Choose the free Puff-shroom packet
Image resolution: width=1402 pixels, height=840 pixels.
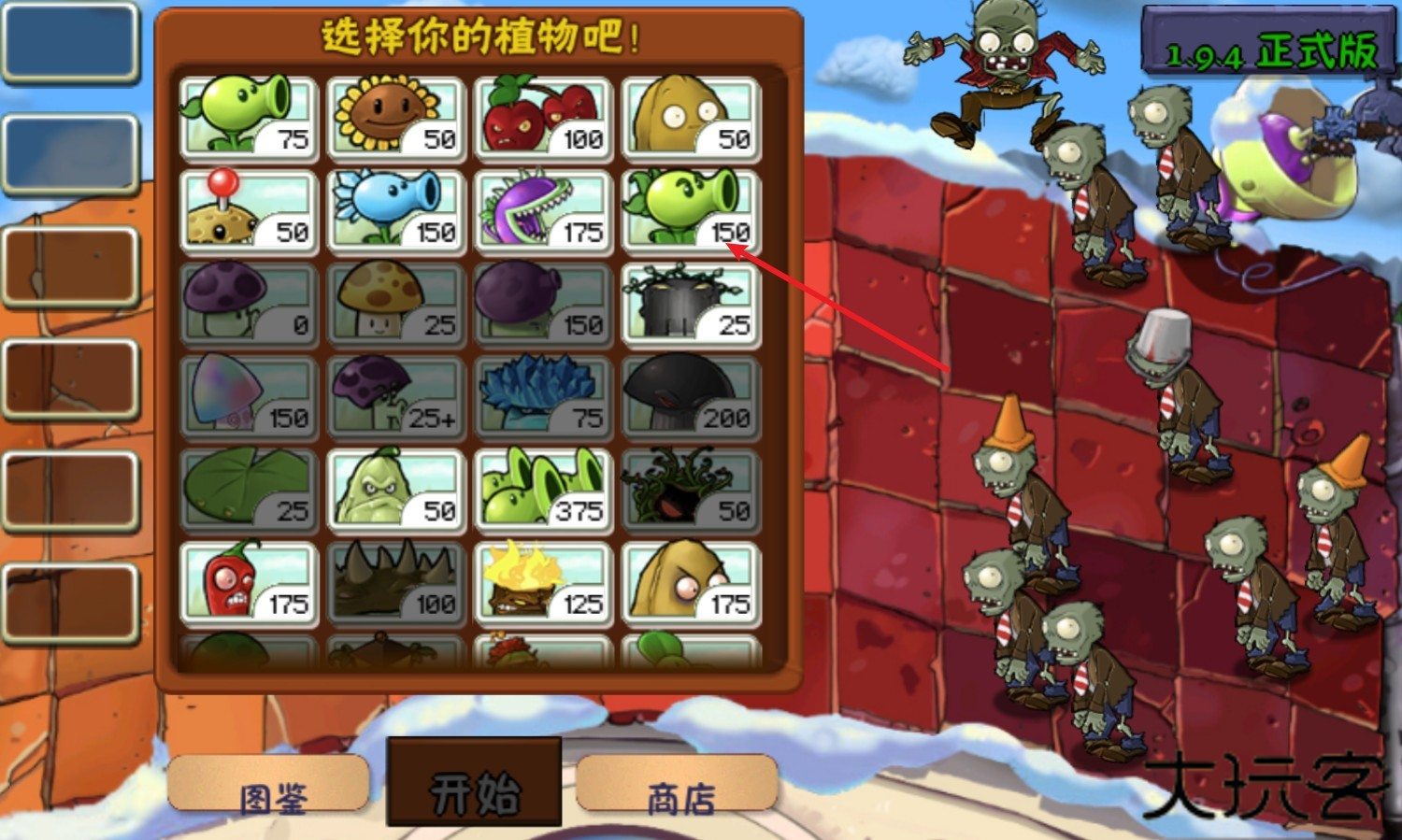pos(248,304)
